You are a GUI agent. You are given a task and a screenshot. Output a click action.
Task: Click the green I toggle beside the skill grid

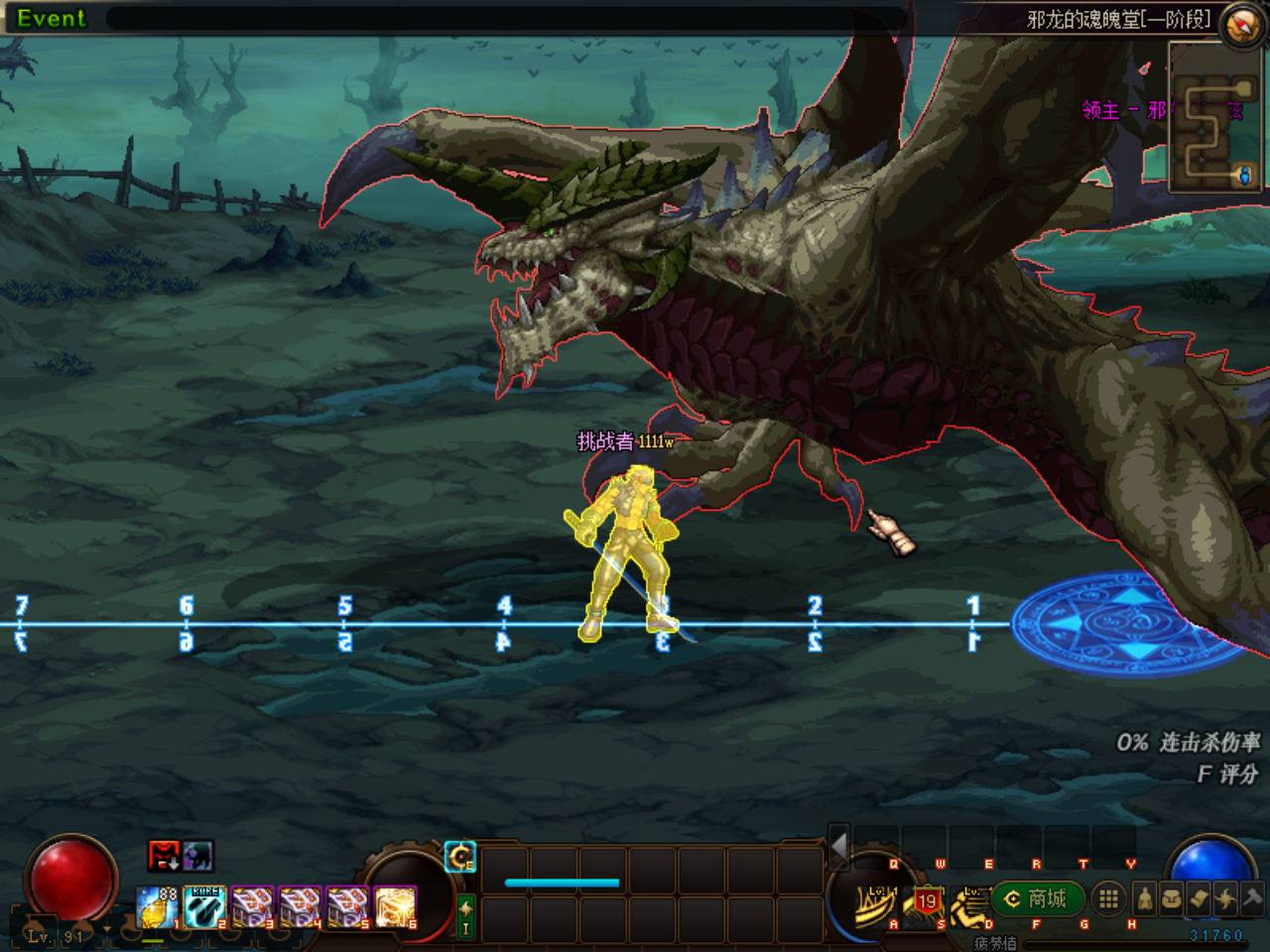pyautogui.click(x=465, y=917)
